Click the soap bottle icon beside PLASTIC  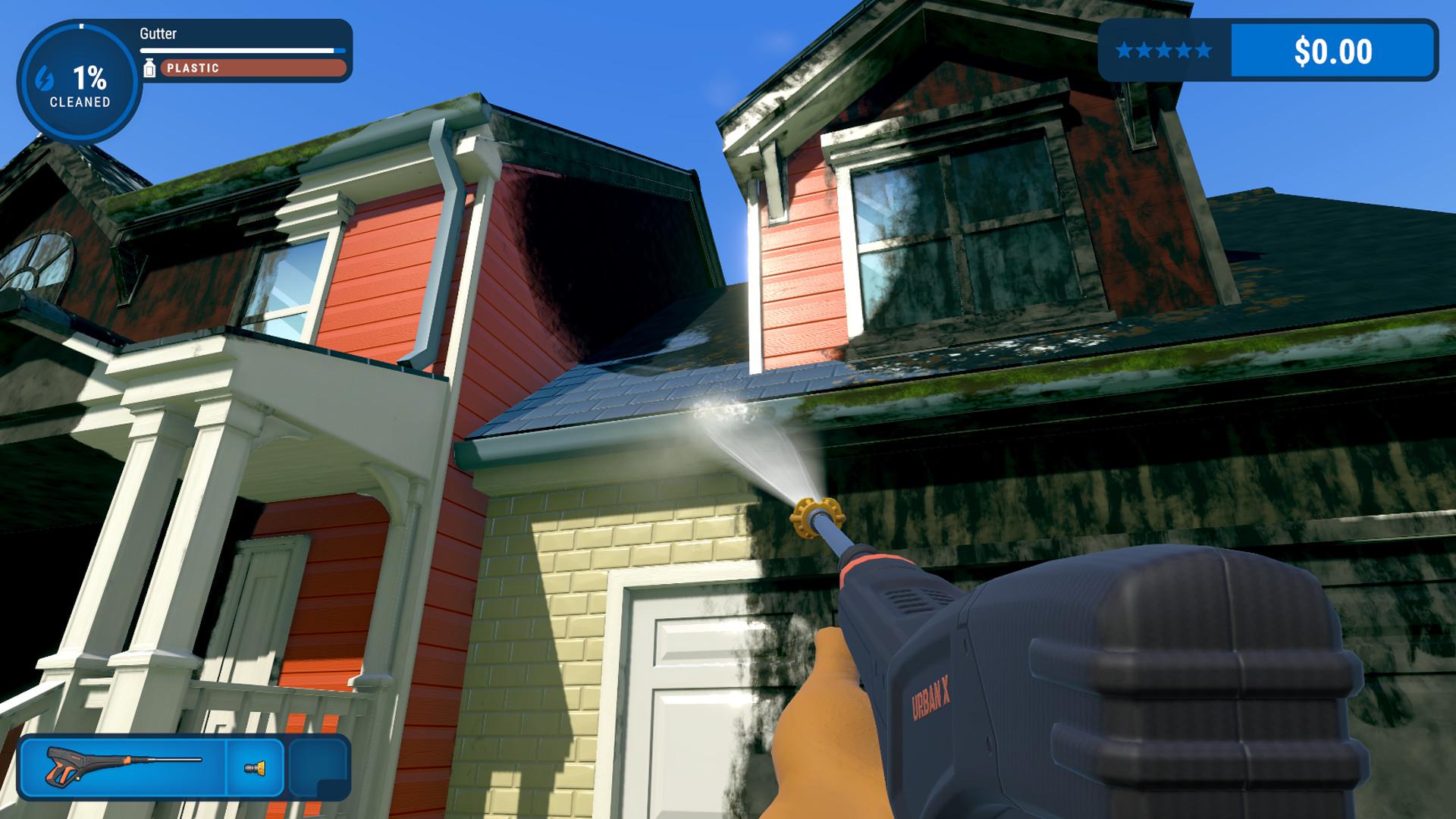click(149, 67)
